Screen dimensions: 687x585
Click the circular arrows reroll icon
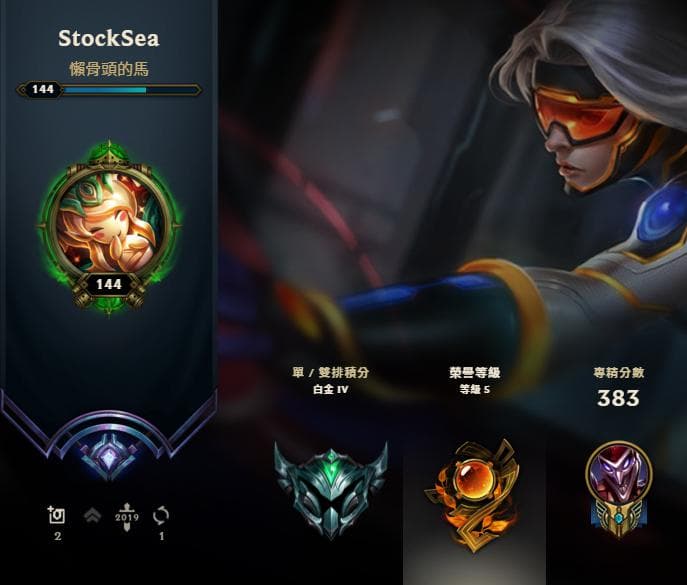coord(161,515)
